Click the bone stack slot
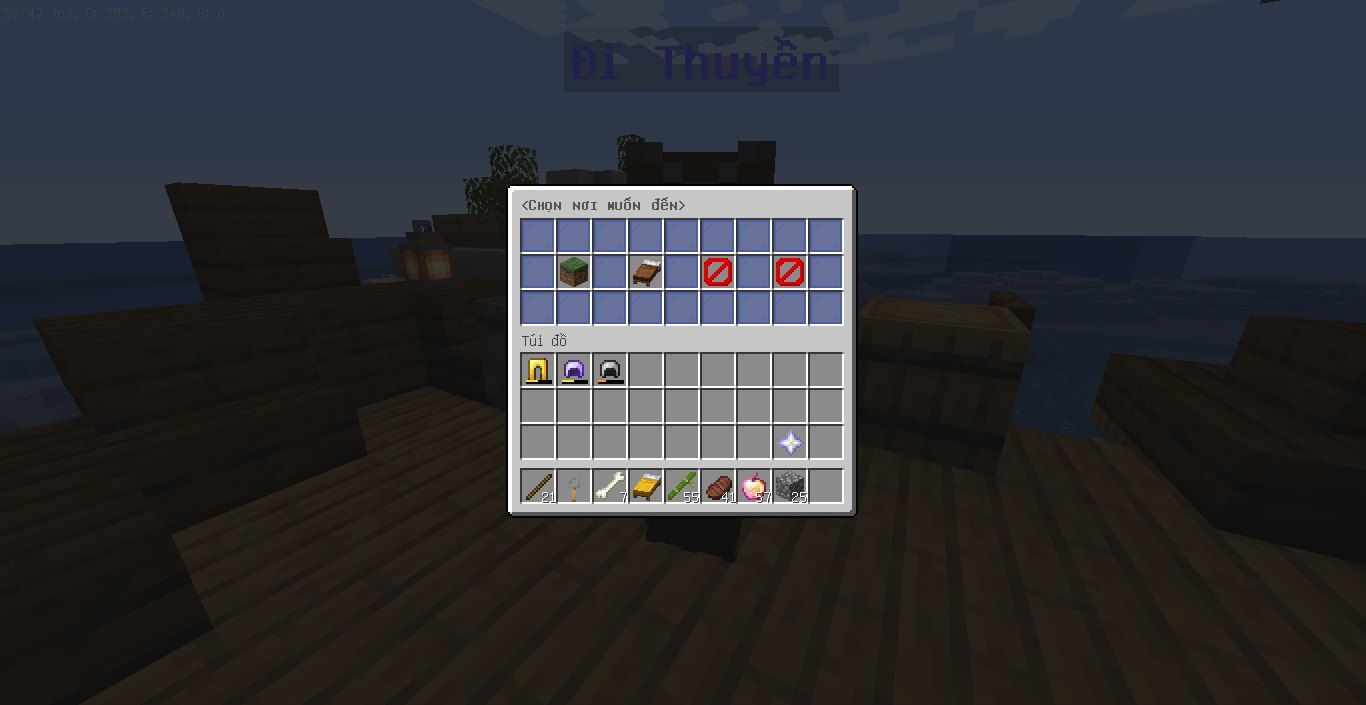 coord(610,487)
